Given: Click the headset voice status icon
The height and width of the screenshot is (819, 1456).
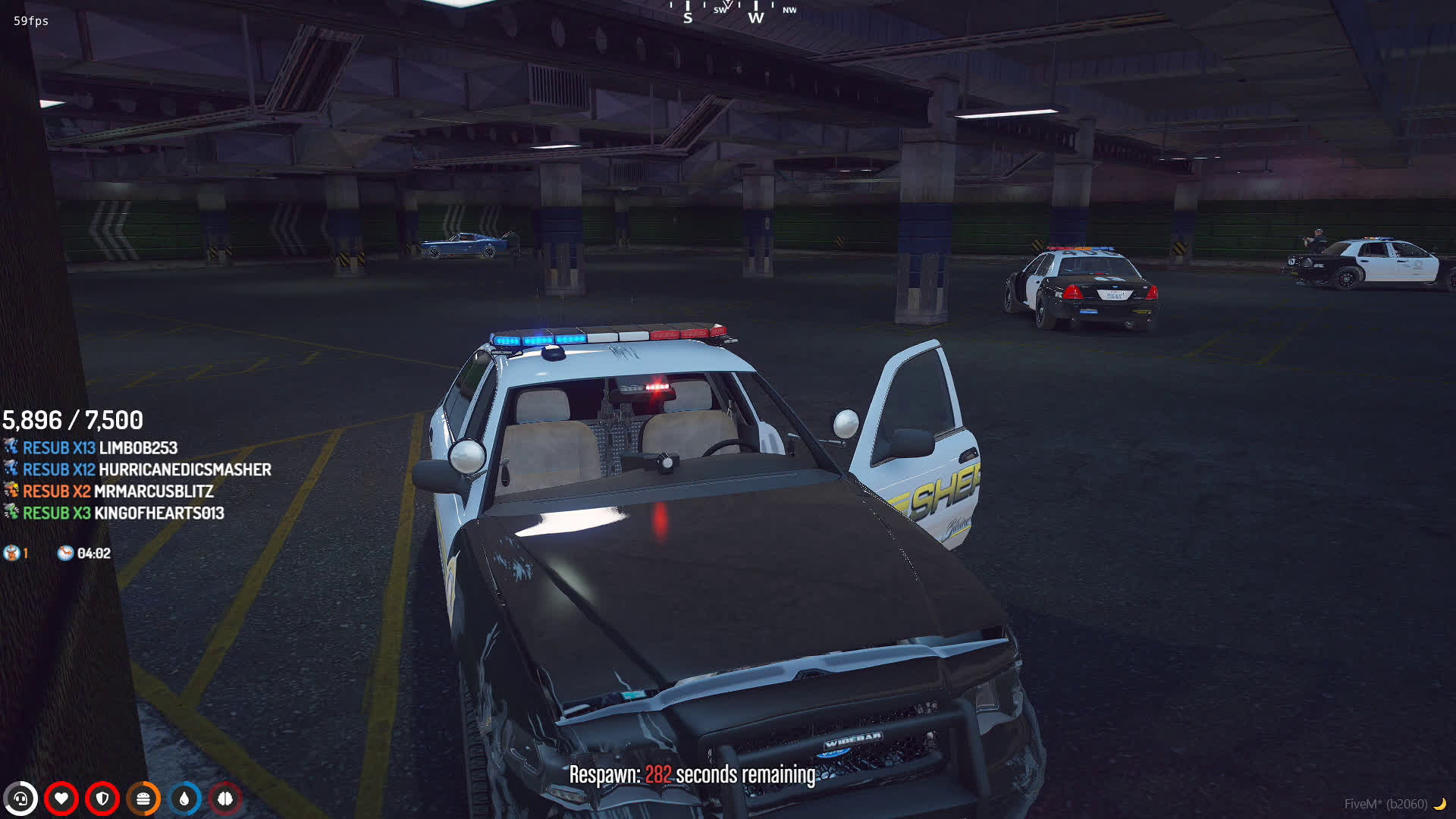Looking at the screenshot, I should click(x=20, y=799).
